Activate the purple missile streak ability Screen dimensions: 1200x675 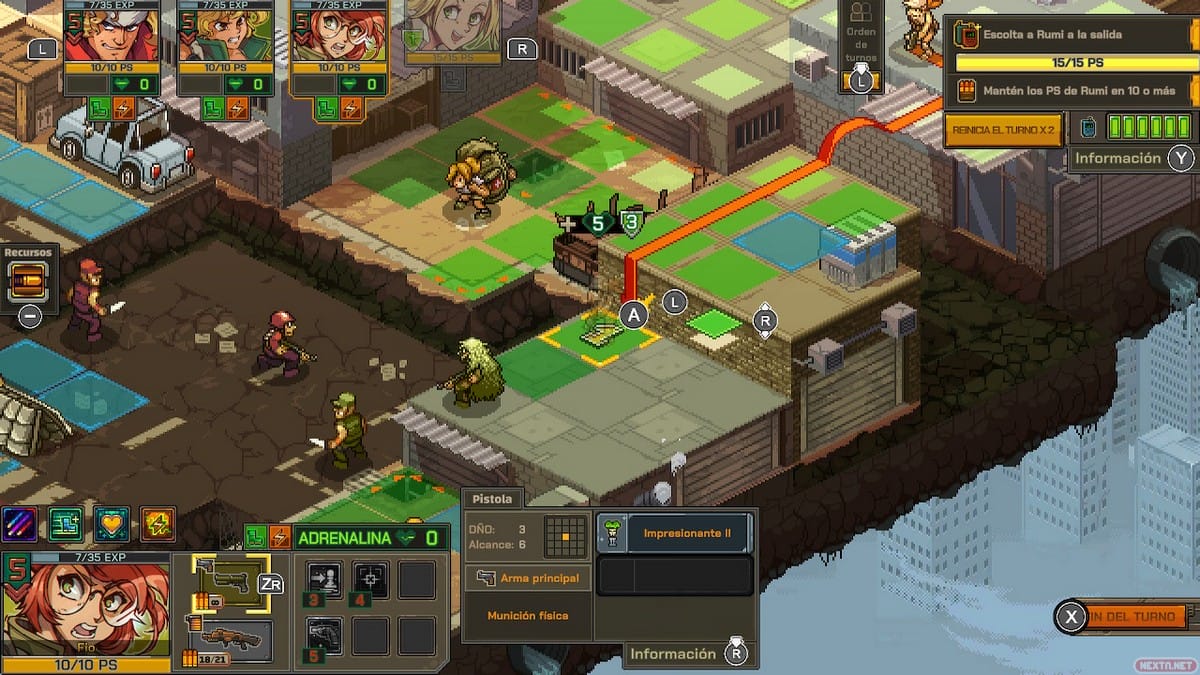tap(19, 524)
